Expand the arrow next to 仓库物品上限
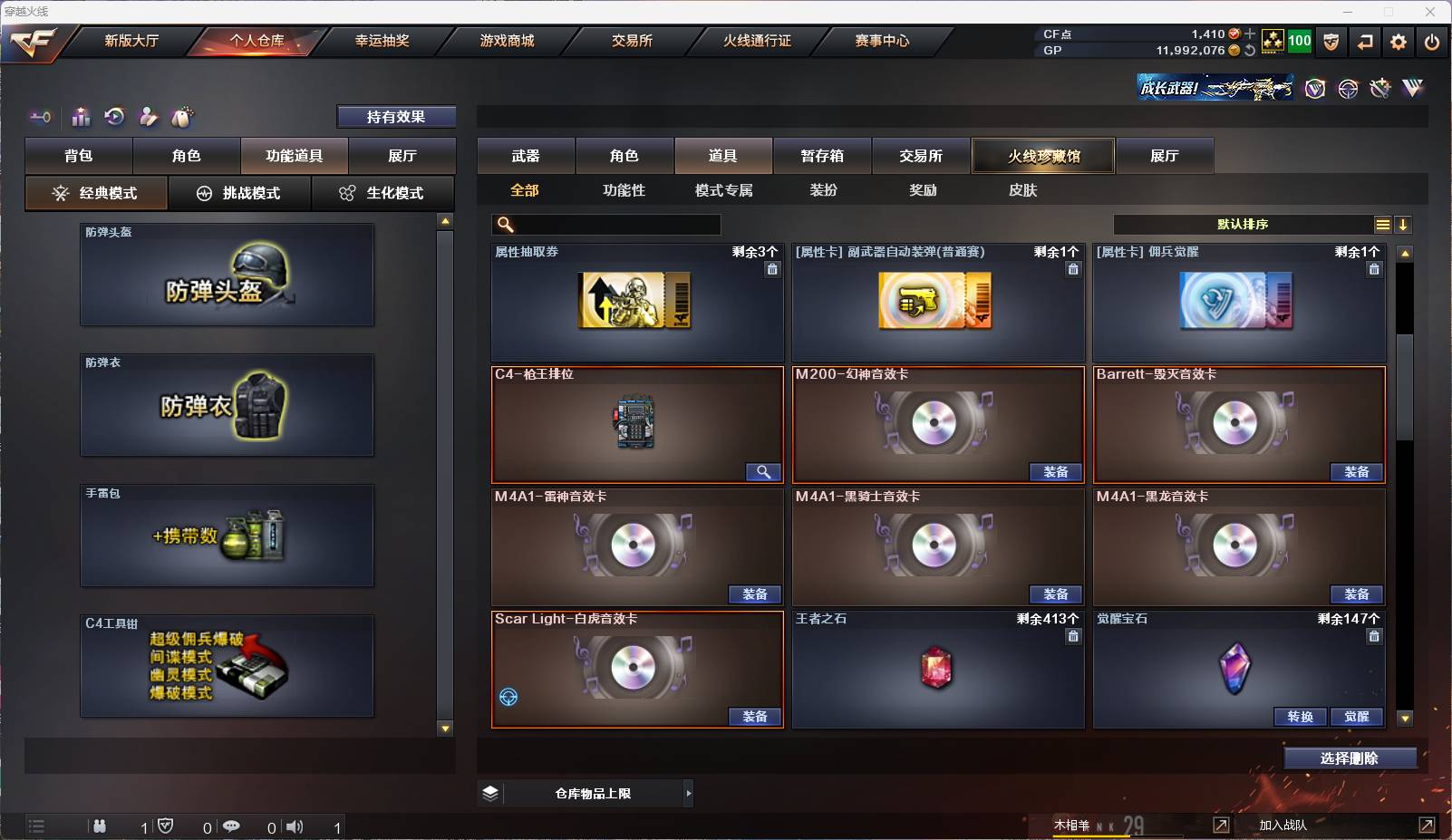This screenshot has height=840, width=1452. [x=688, y=793]
